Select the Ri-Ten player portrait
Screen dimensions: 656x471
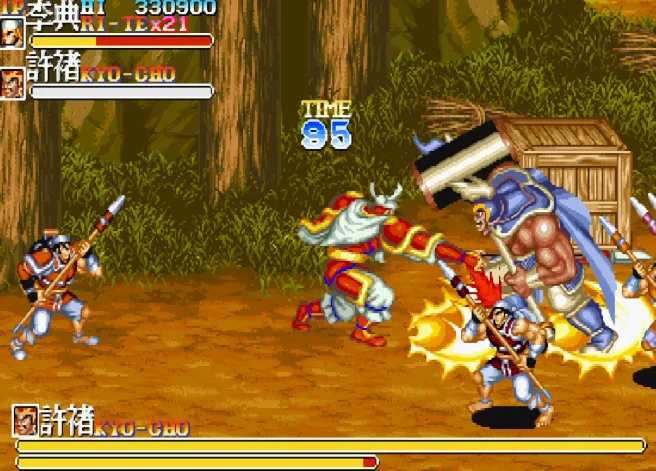coord(13,33)
